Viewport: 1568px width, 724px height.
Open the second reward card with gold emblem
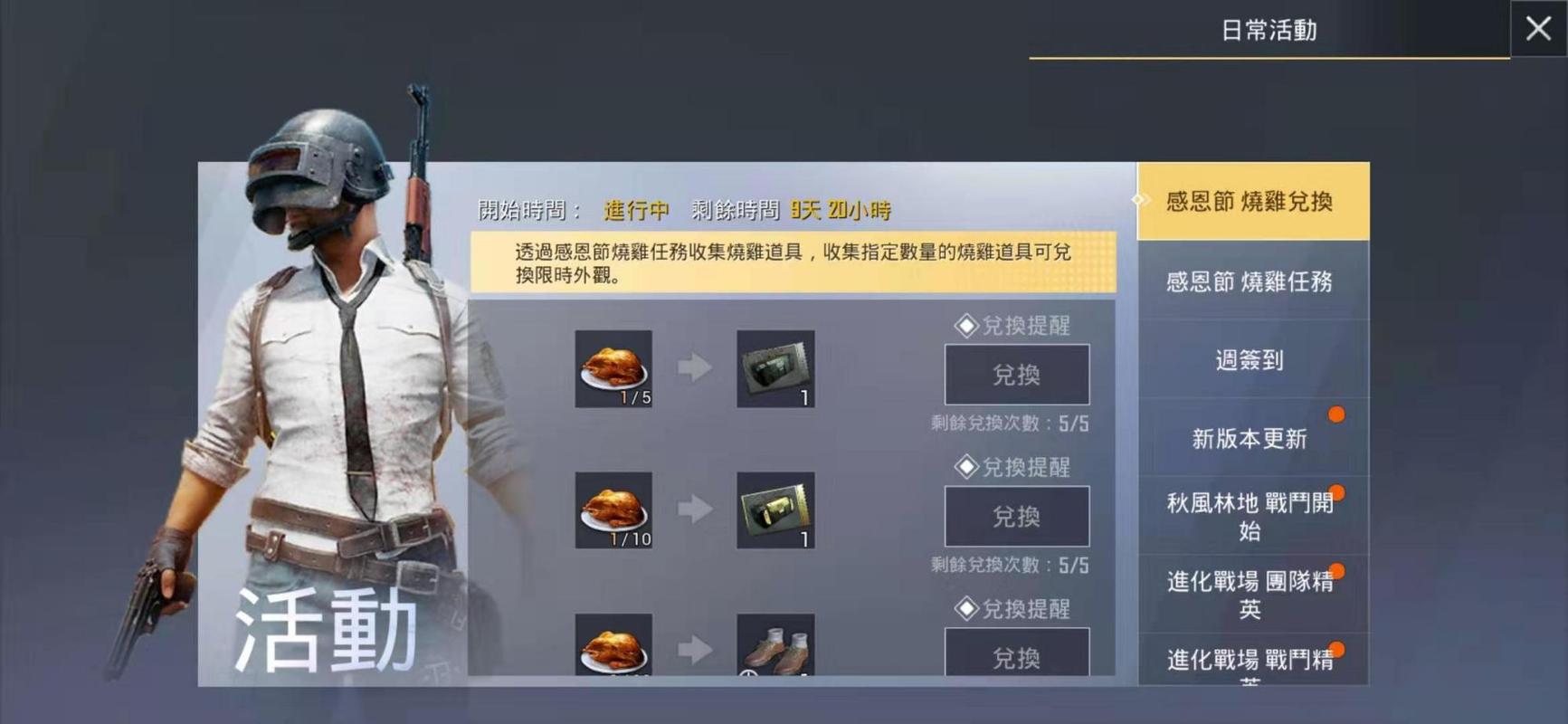tap(775, 510)
